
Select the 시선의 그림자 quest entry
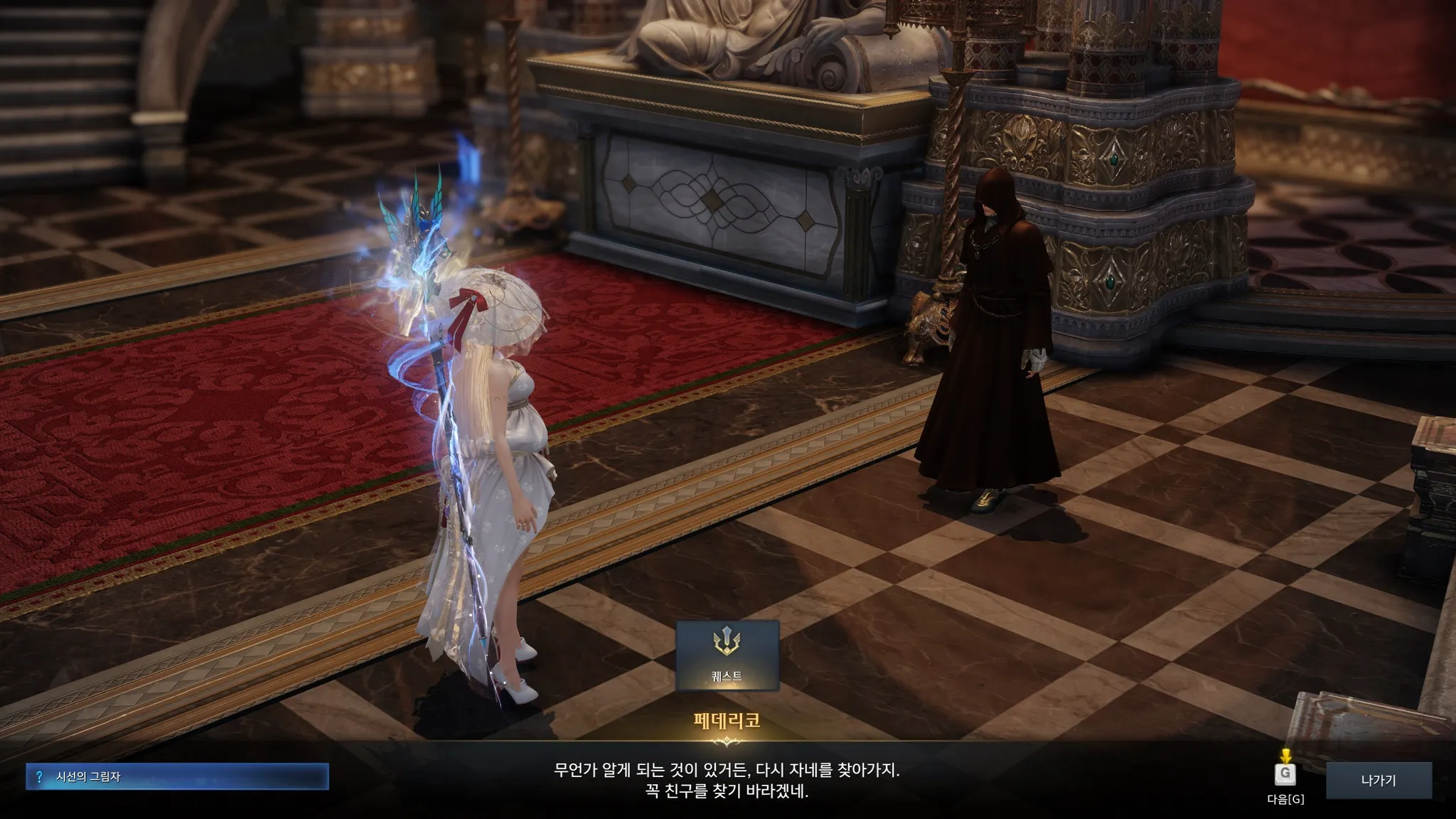177,777
